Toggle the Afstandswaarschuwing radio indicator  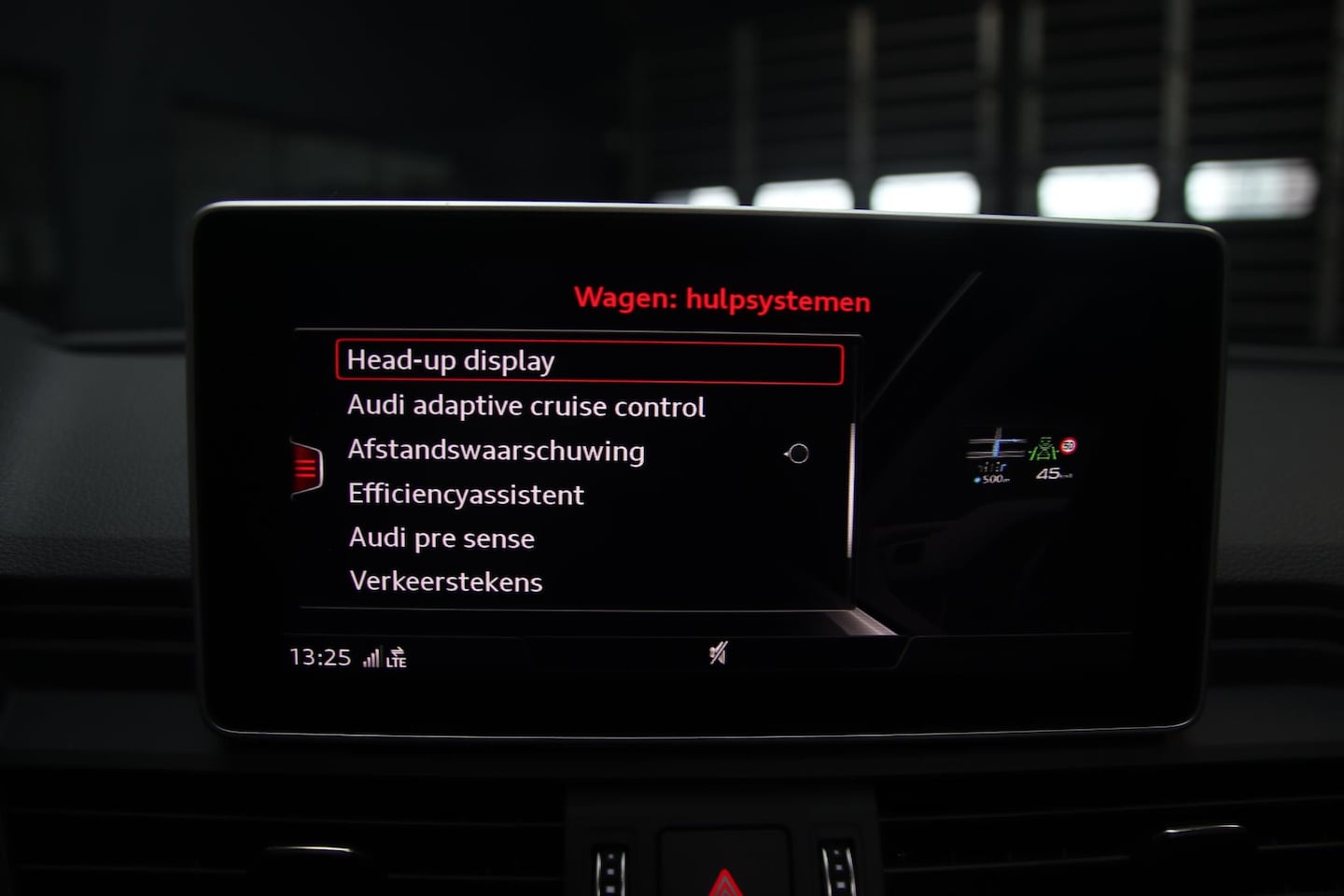click(798, 455)
